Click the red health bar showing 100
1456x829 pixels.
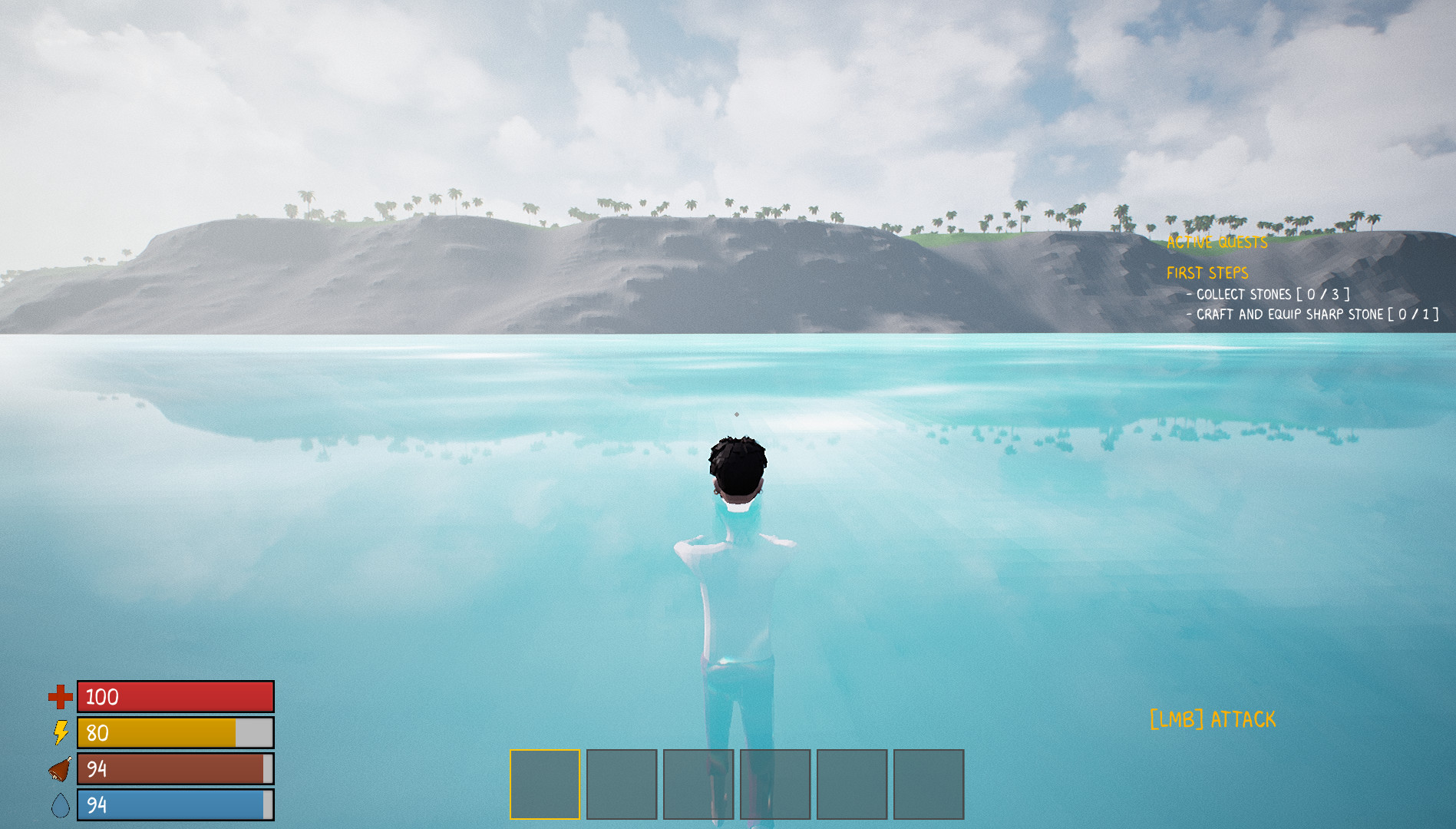tap(174, 697)
